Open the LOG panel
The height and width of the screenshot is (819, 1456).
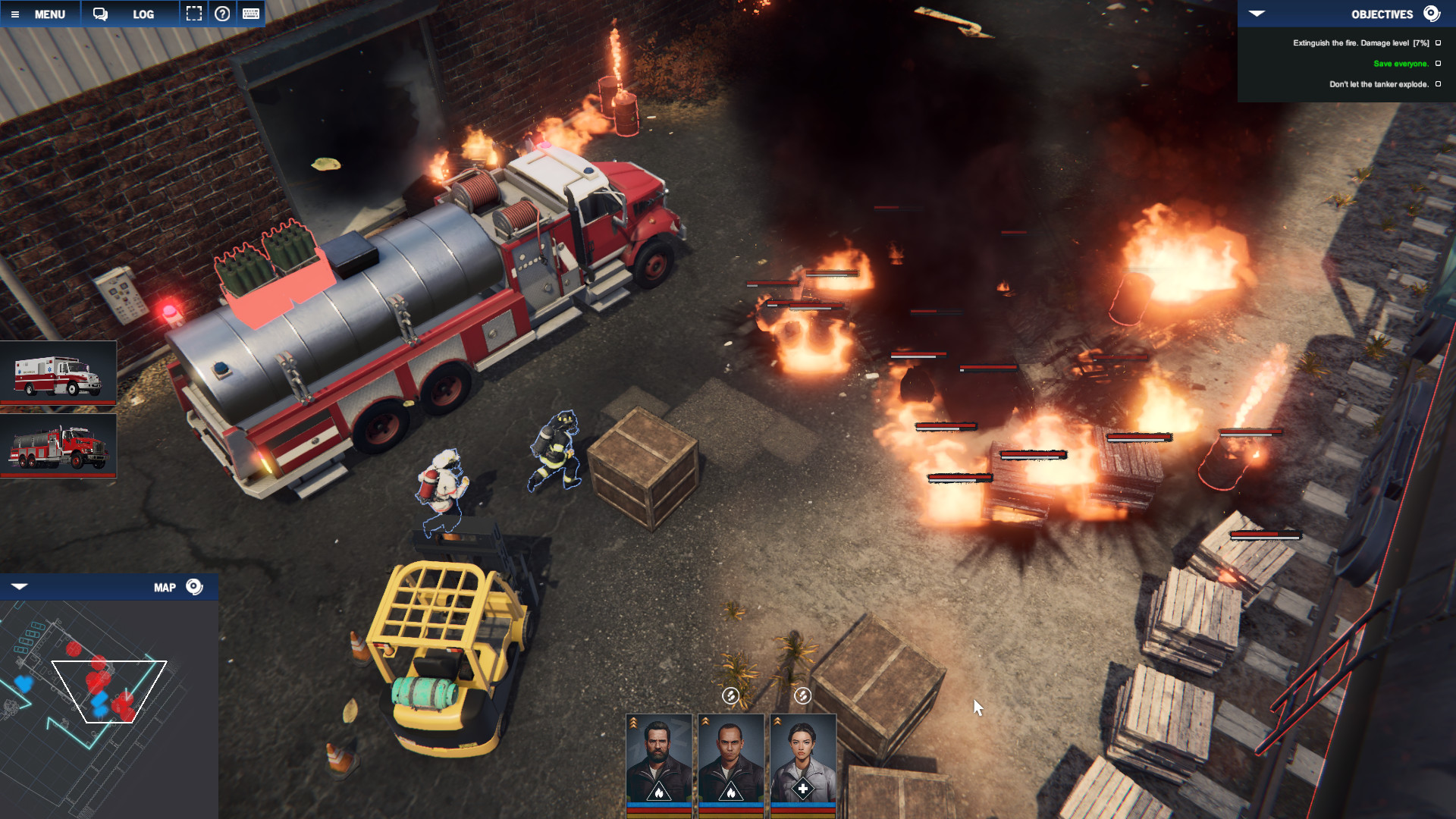tap(143, 13)
